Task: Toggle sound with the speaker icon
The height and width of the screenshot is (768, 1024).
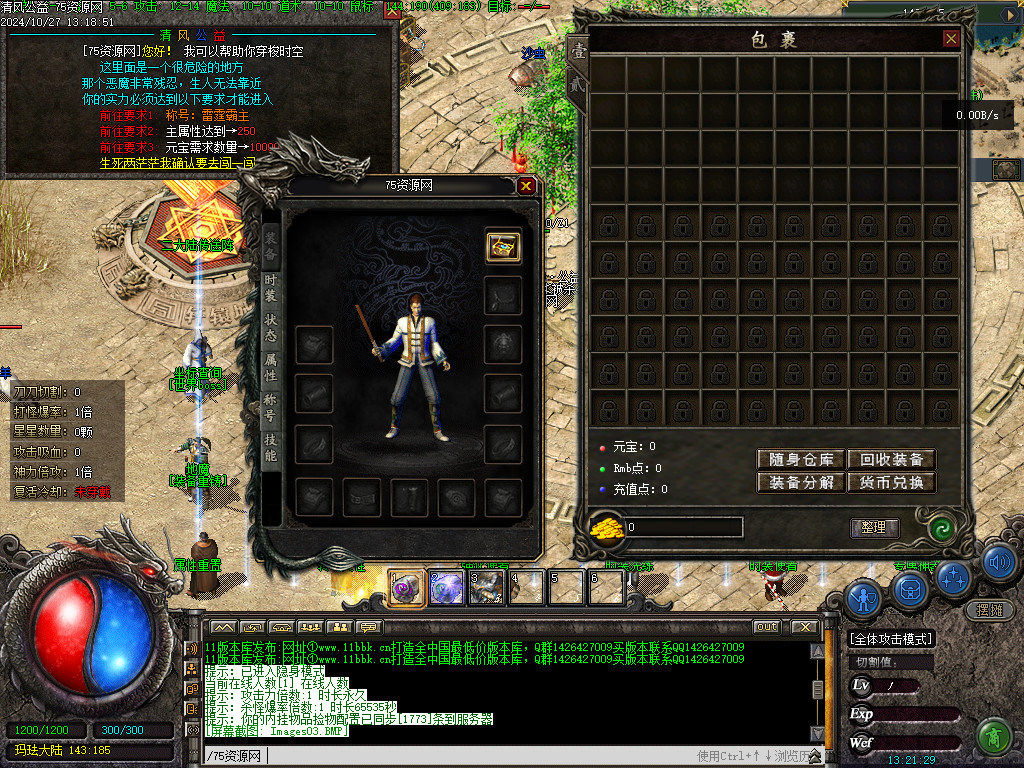Action: pos(998,562)
